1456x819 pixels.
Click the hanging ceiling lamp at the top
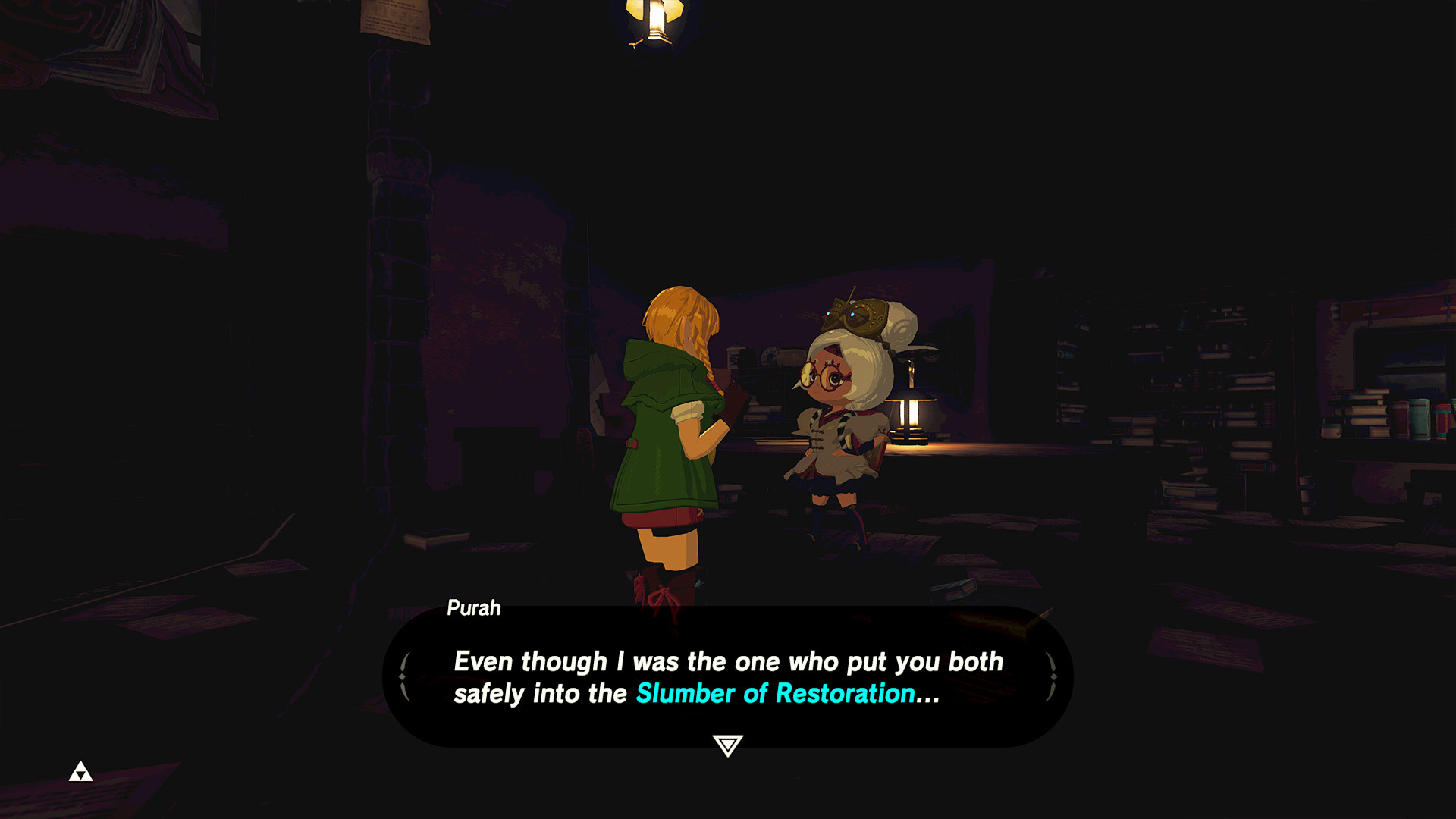(652, 19)
